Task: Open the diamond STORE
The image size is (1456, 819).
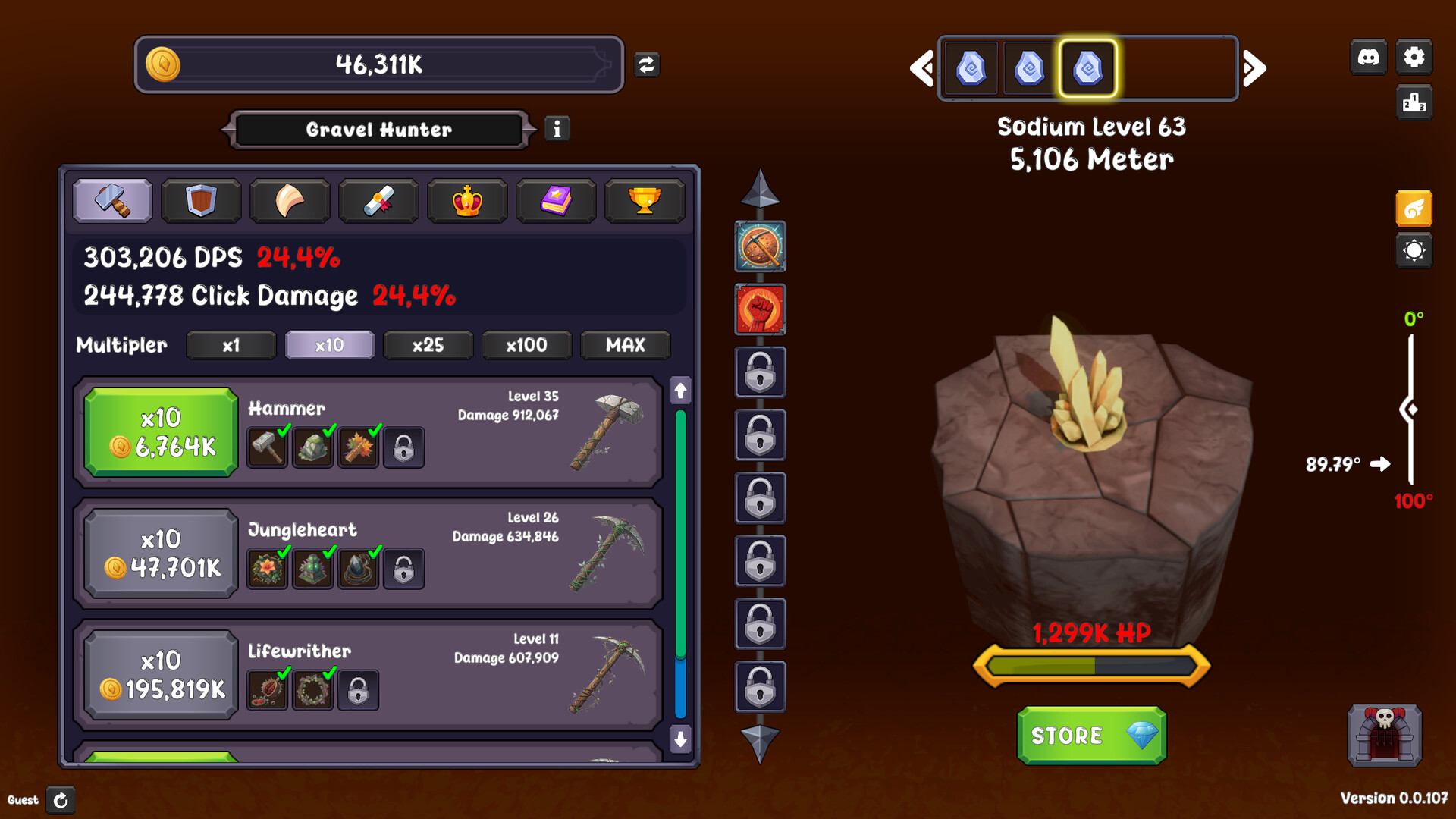Action: (x=1091, y=736)
